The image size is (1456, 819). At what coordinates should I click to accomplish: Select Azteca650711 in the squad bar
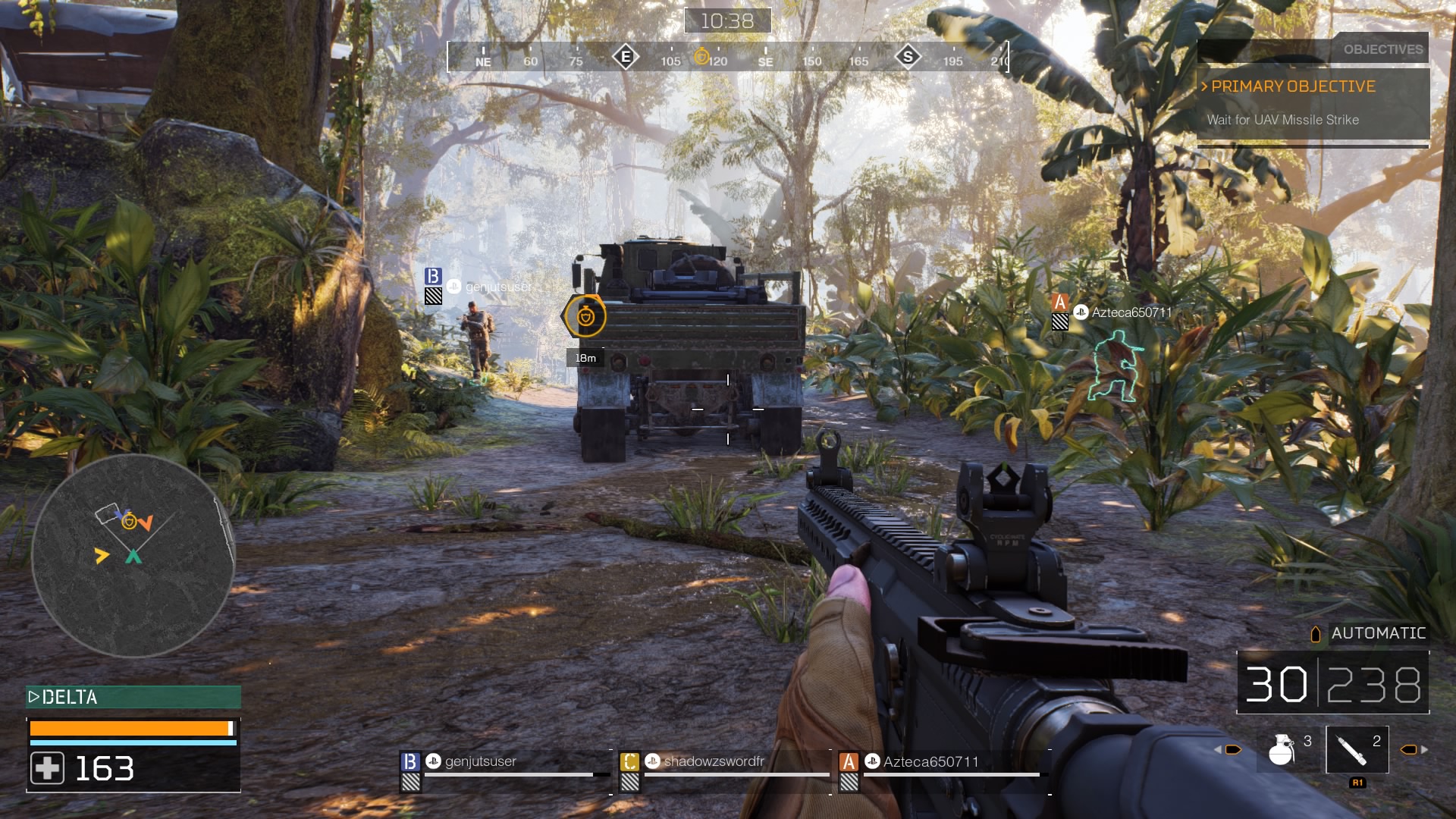[x=930, y=761]
